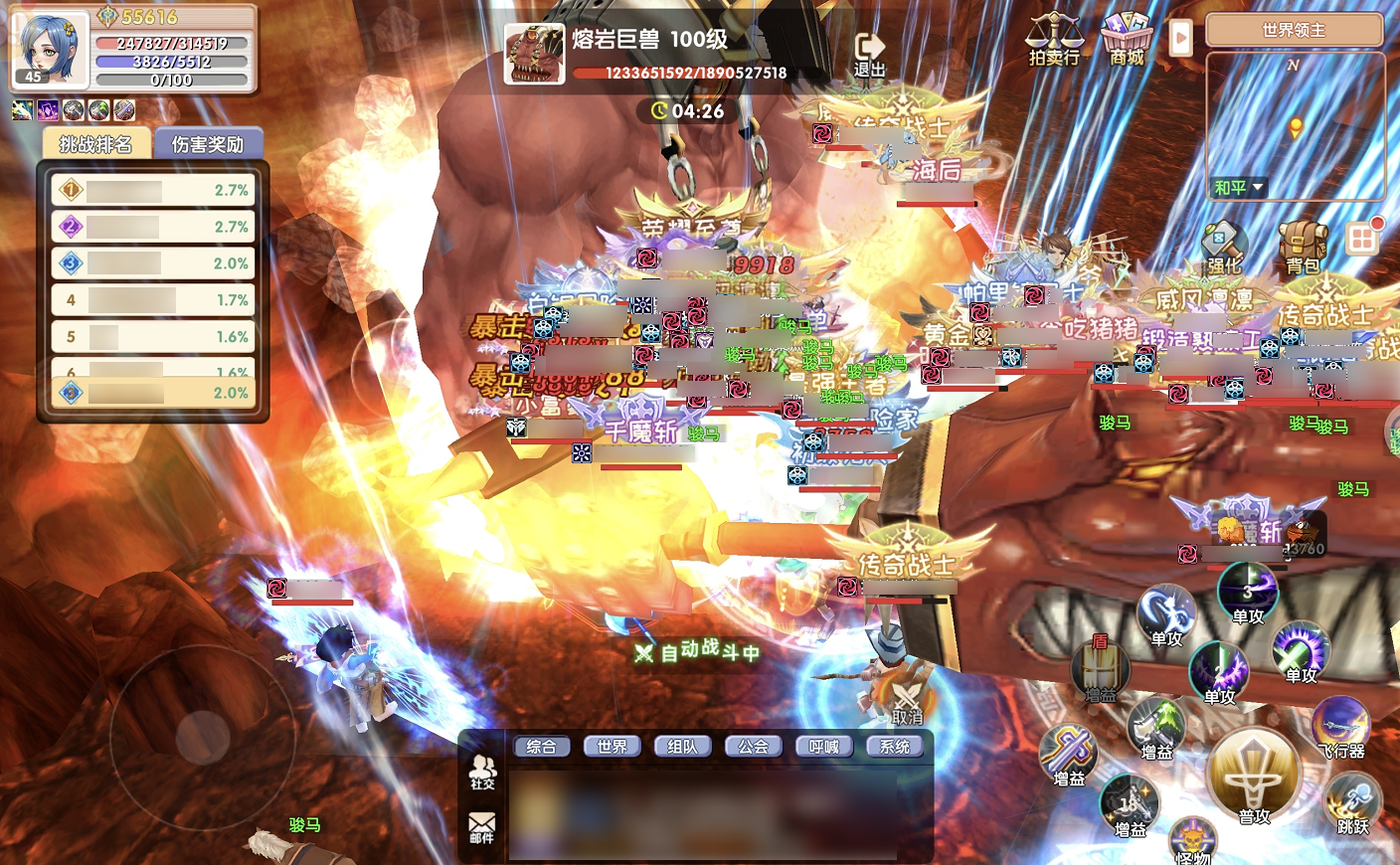Open the 背包 backpack
This screenshot has width=1400, height=865.
[x=1303, y=249]
